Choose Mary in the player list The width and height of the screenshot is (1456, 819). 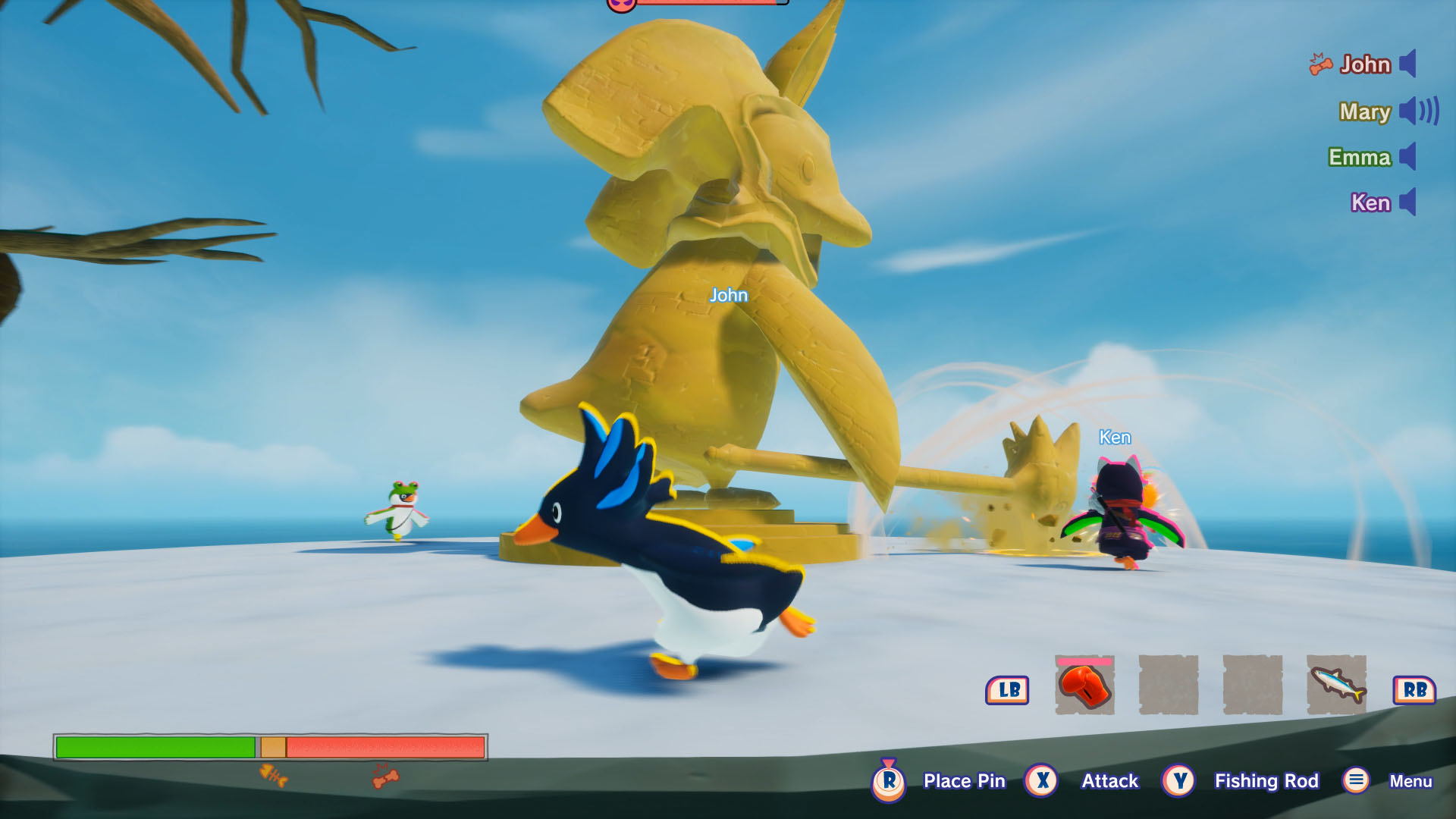point(1365,111)
